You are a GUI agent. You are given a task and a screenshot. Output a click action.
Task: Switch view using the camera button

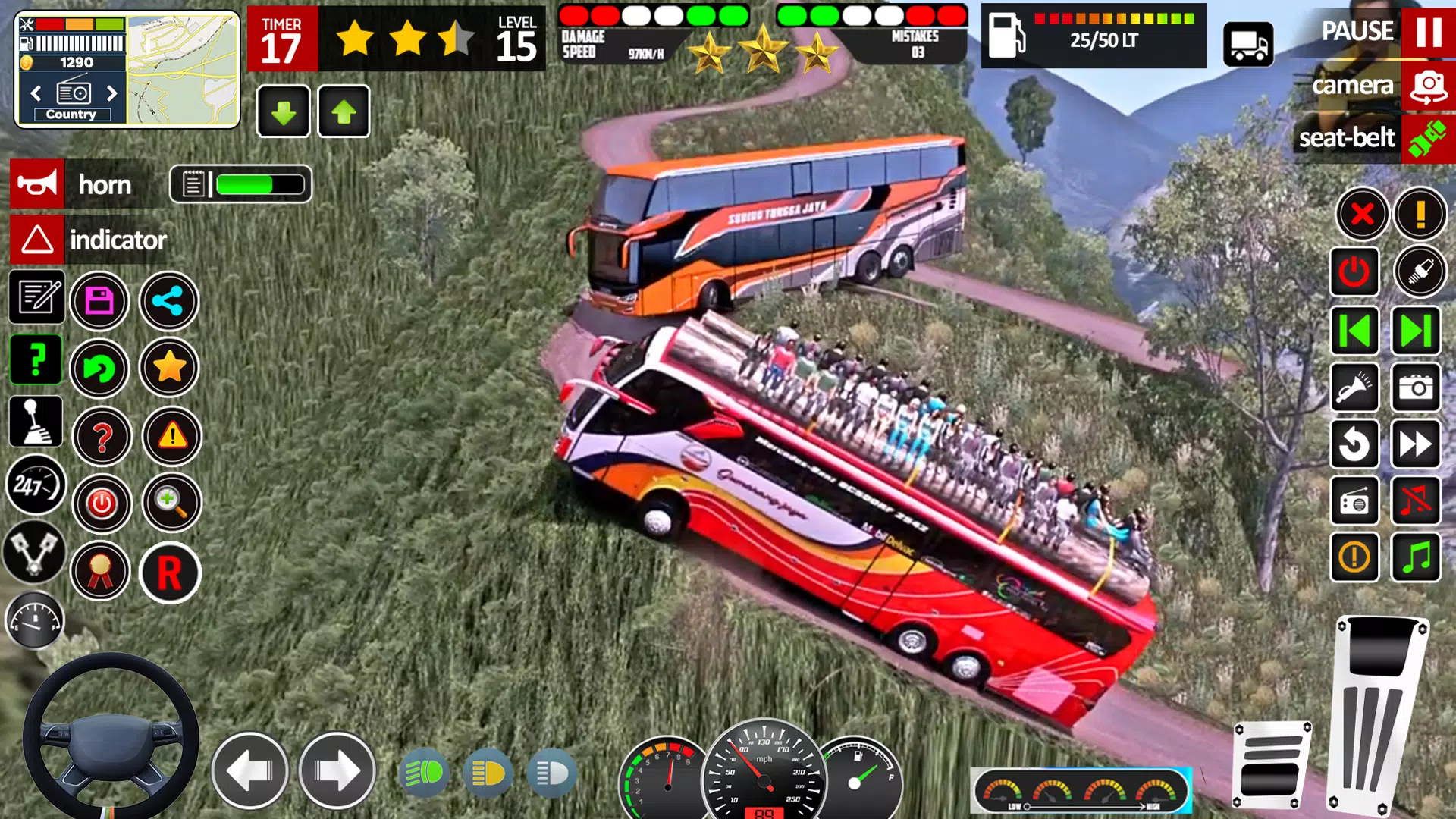(1428, 86)
